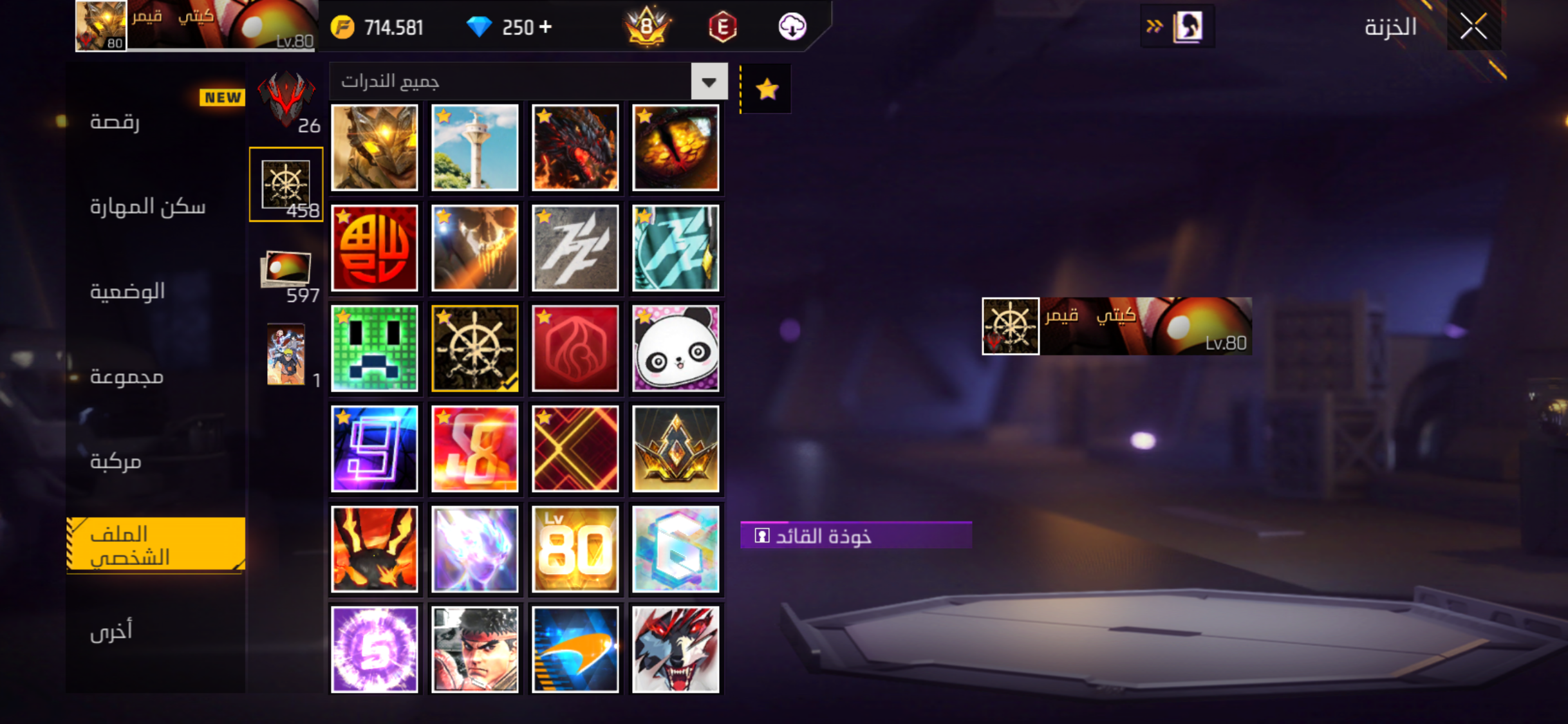Close the vault screen

(1473, 26)
